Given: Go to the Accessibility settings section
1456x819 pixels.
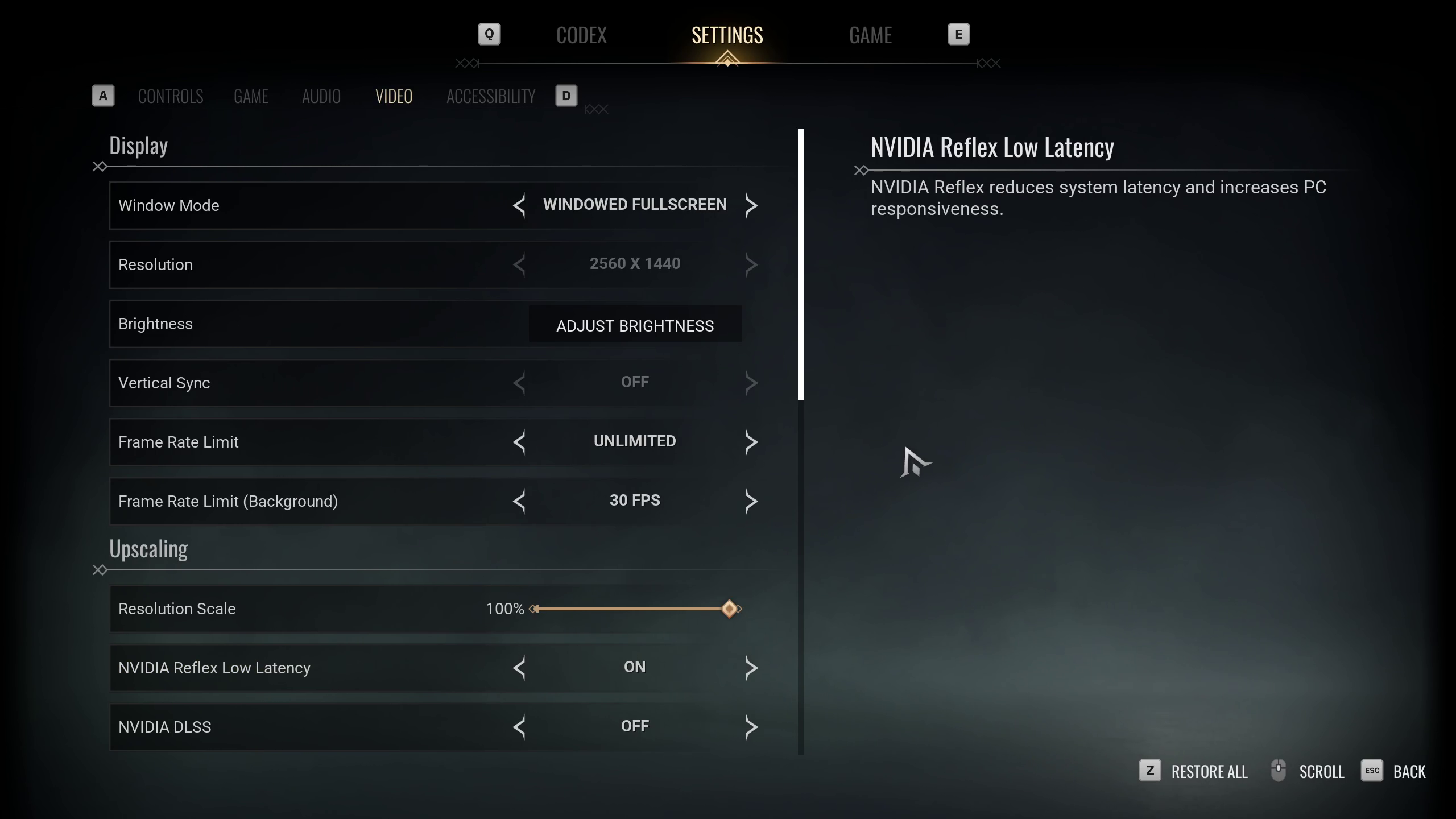Looking at the screenshot, I should [x=491, y=96].
